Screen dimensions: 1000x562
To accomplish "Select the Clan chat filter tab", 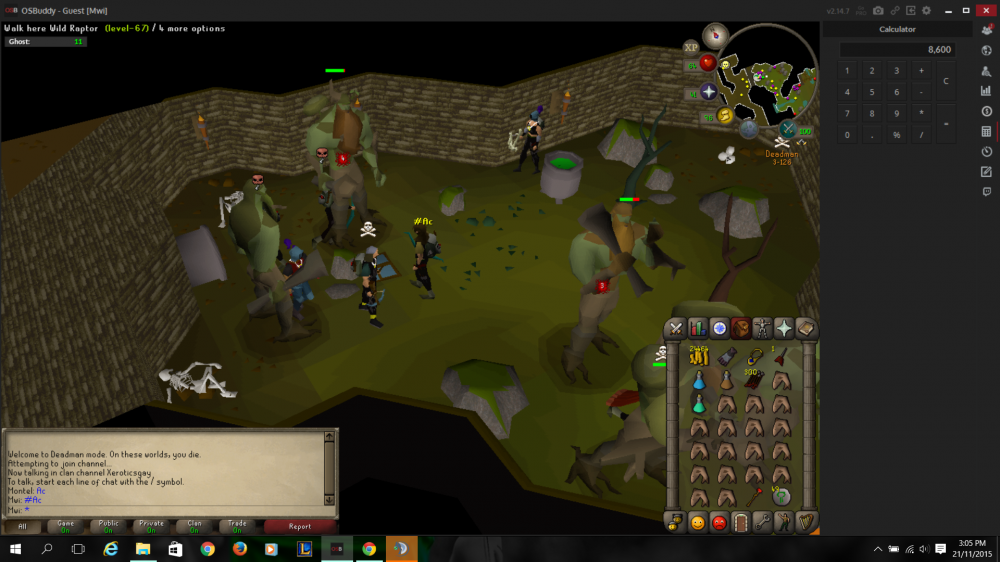I will click(195, 526).
